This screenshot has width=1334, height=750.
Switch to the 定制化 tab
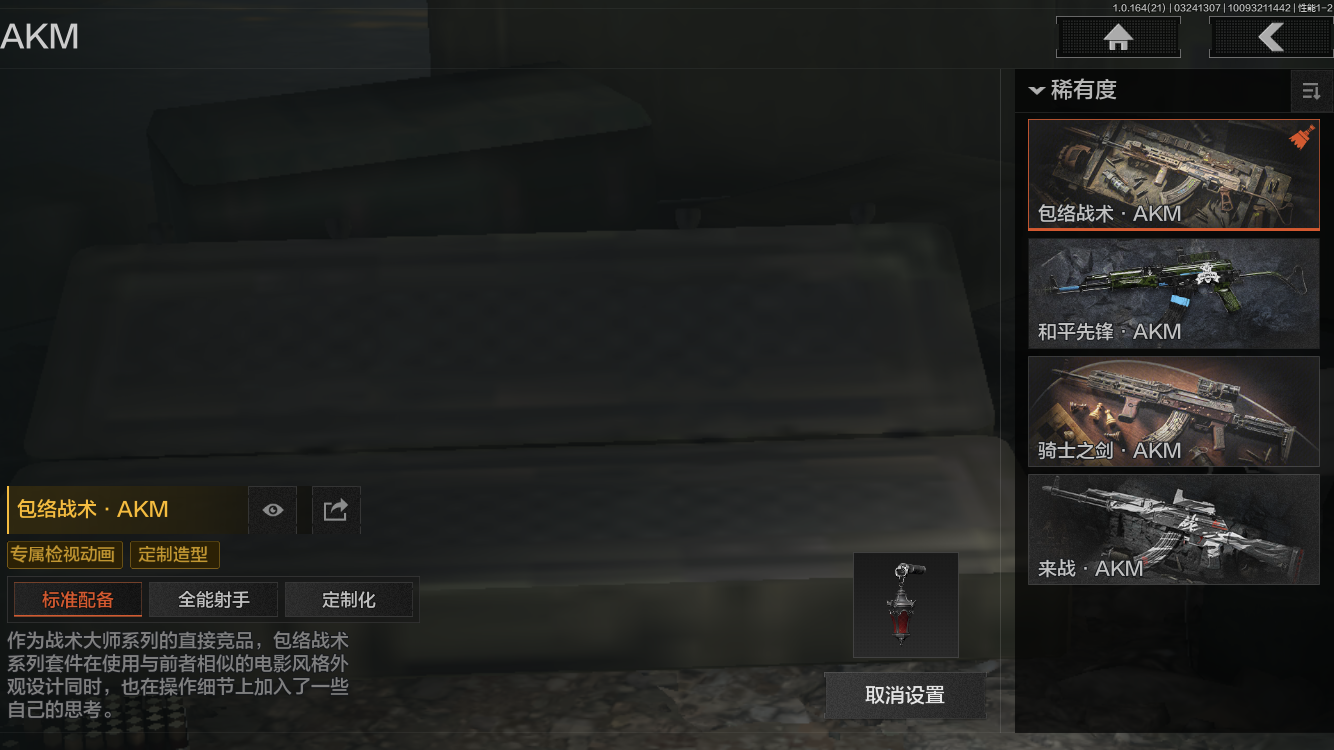pyautogui.click(x=350, y=600)
